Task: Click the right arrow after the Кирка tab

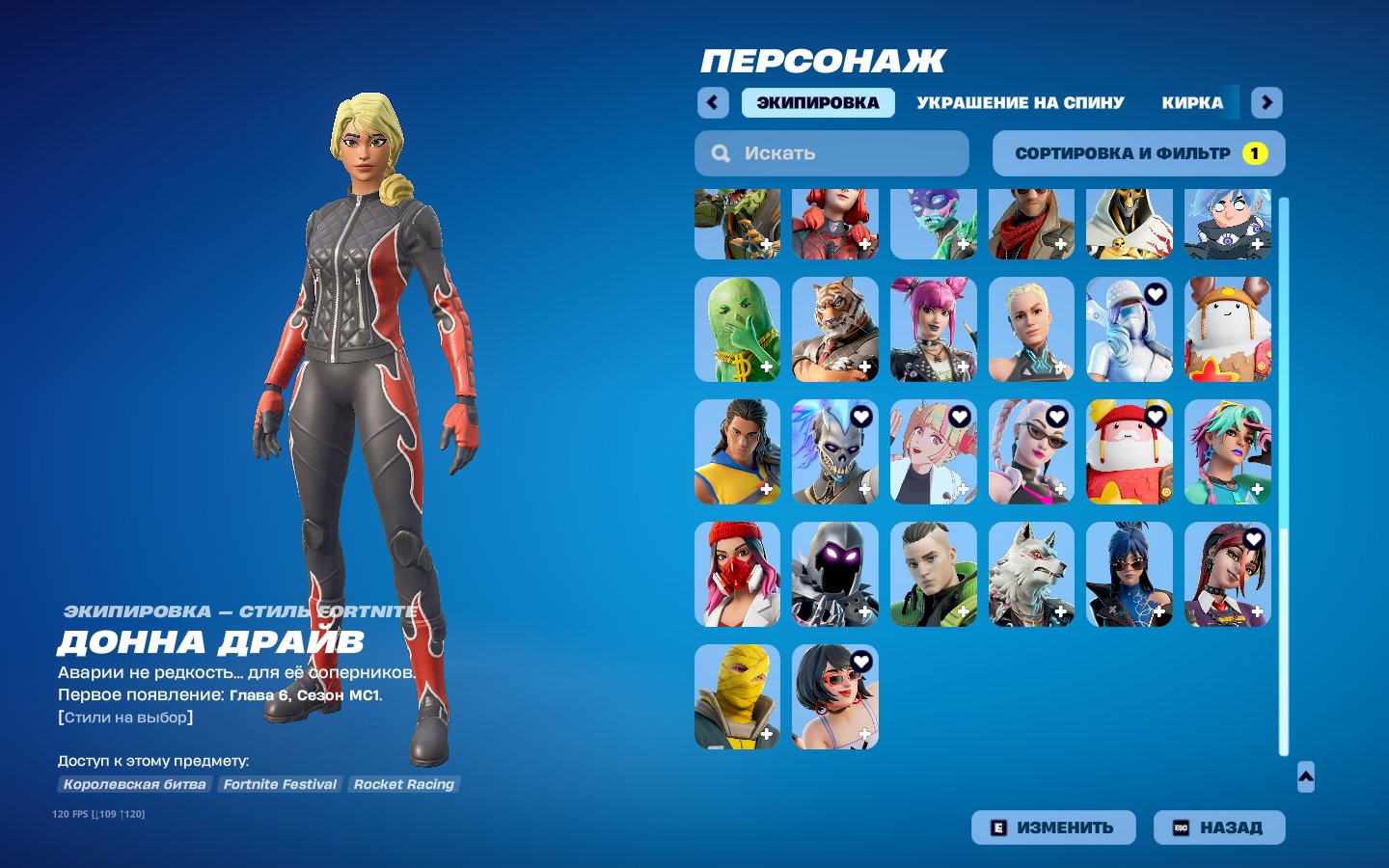Action: click(x=1266, y=102)
